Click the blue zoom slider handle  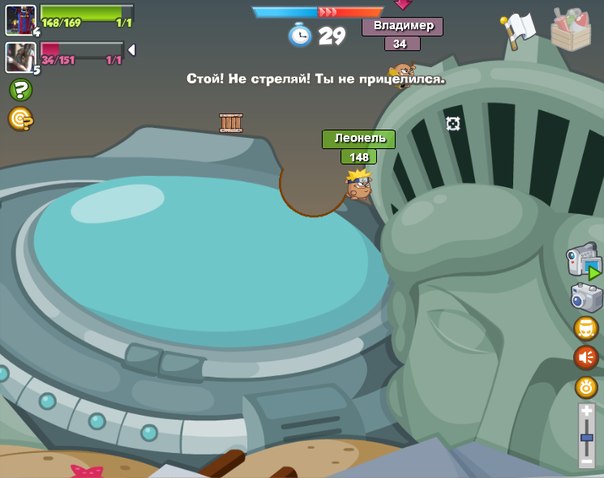587,437
